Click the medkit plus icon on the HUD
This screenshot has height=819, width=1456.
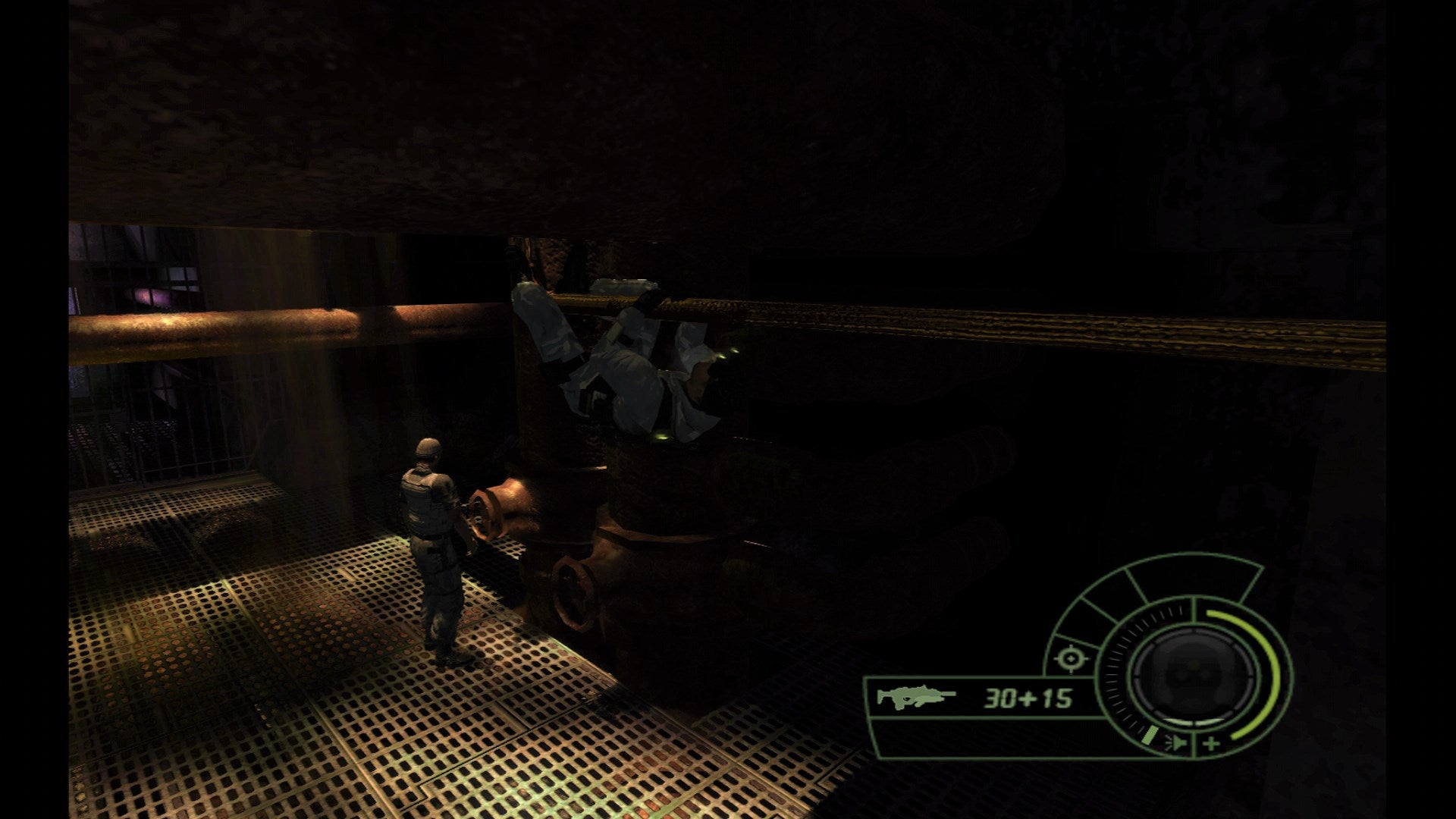tap(1211, 743)
